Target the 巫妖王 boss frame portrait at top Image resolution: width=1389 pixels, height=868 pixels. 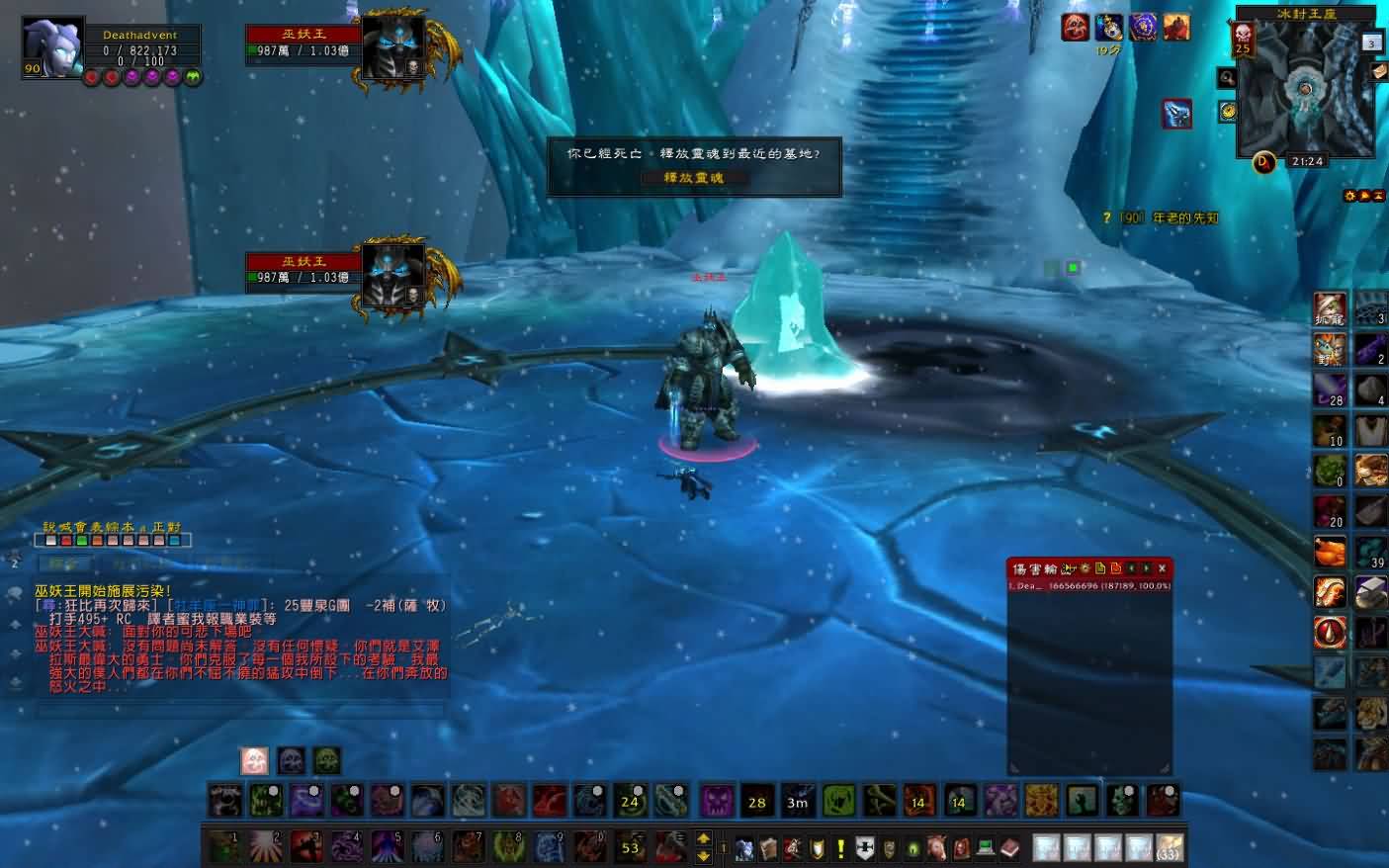point(392,45)
